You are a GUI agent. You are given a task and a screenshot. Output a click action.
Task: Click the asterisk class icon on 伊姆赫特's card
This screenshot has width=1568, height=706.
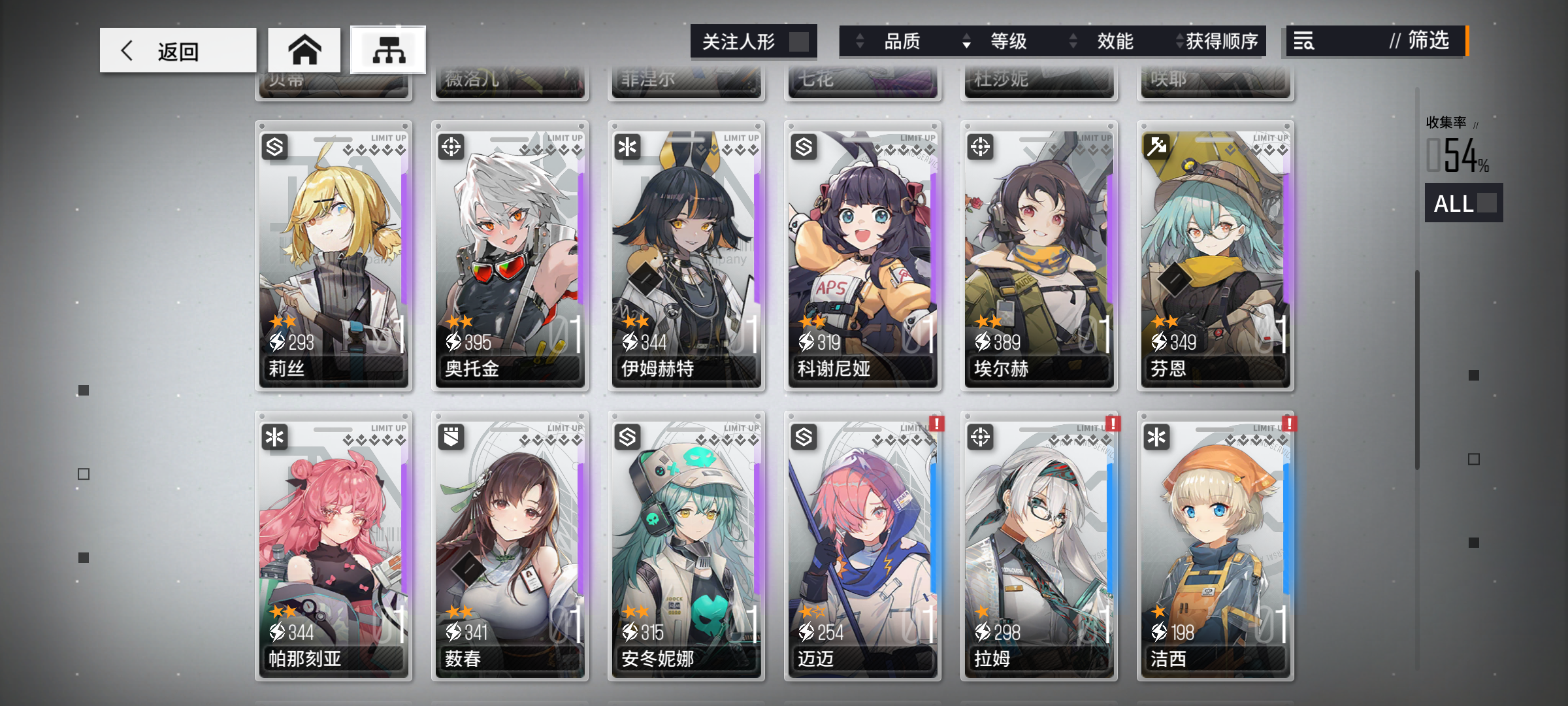click(627, 146)
